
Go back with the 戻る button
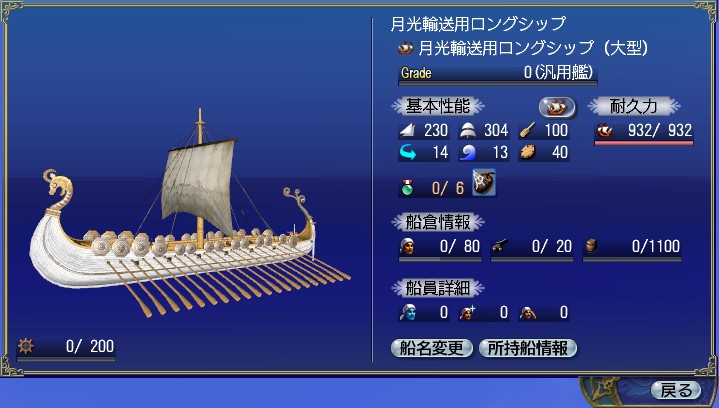[x=674, y=390]
